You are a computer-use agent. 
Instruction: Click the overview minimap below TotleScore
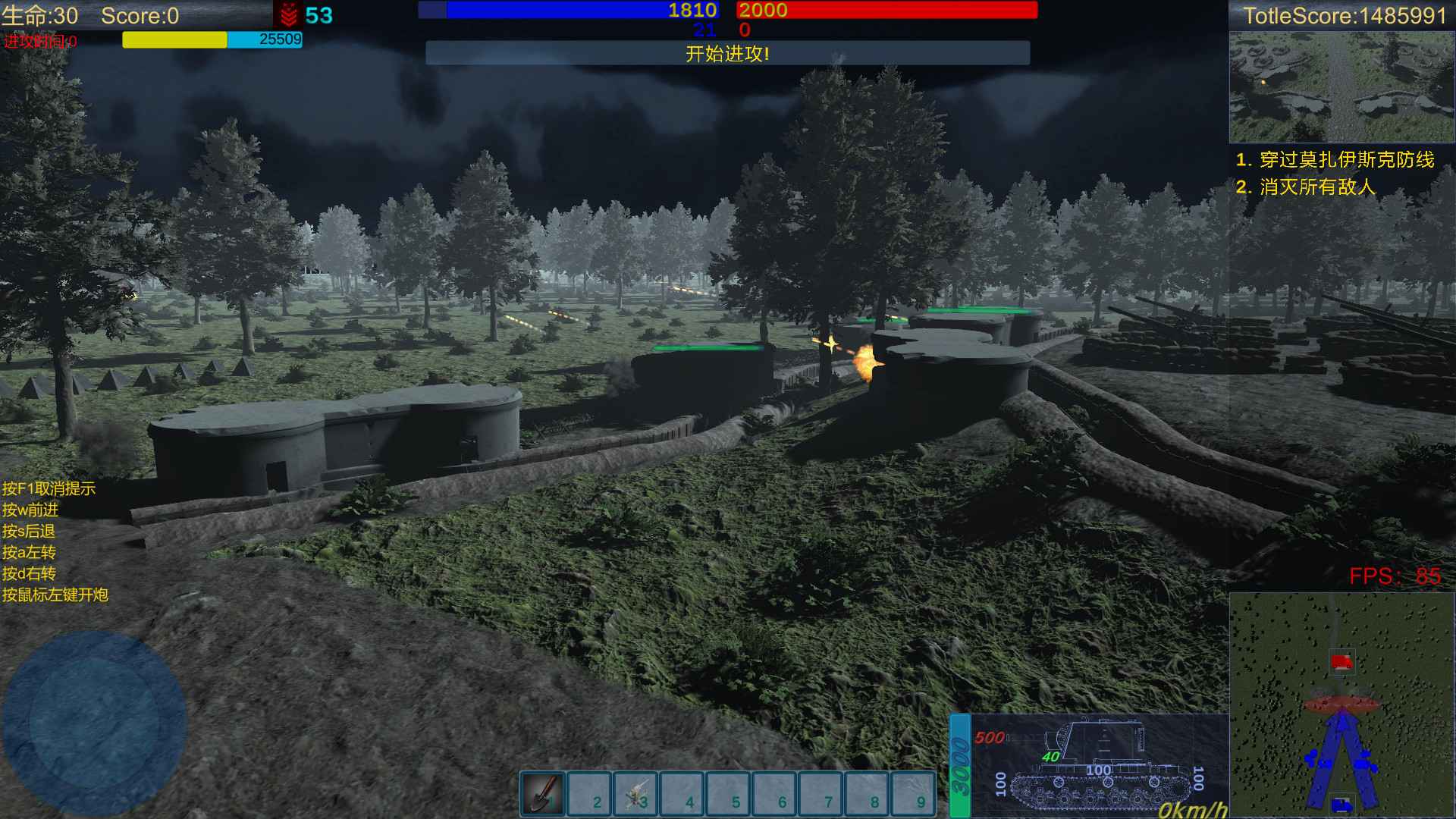click(1342, 87)
